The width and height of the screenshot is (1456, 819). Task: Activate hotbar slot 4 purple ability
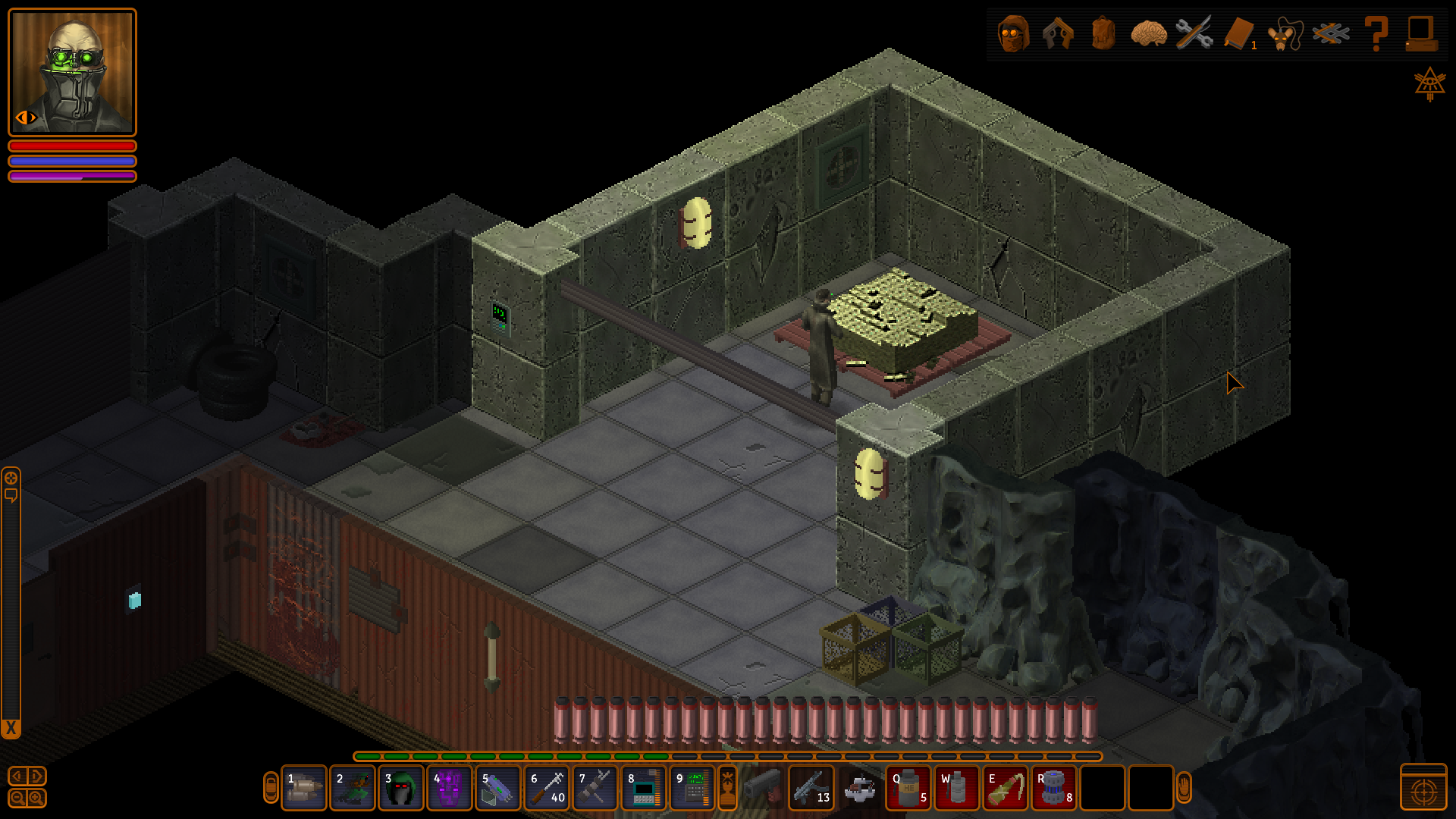(449, 789)
